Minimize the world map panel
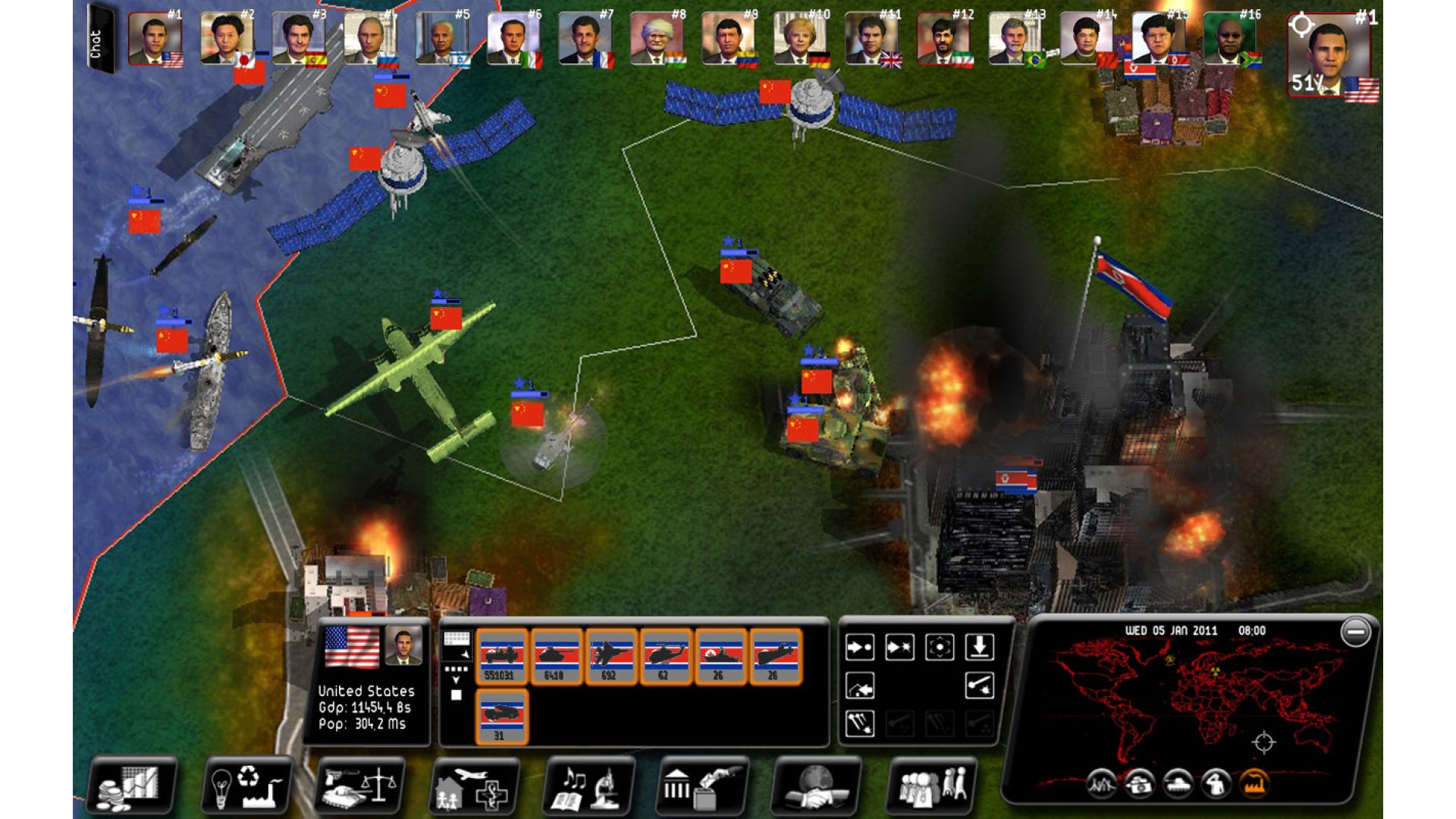Viewport: 1456px width, 819px height. click(x=1355, y=632)
